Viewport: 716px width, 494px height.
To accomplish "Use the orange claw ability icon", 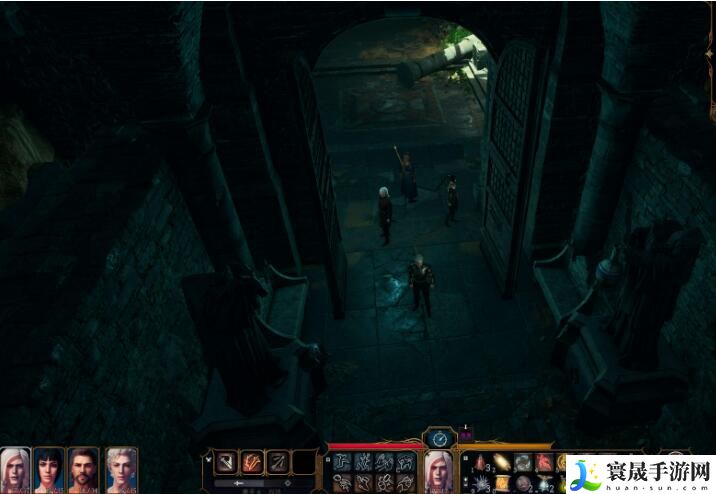I will click(x=252, y=462).
